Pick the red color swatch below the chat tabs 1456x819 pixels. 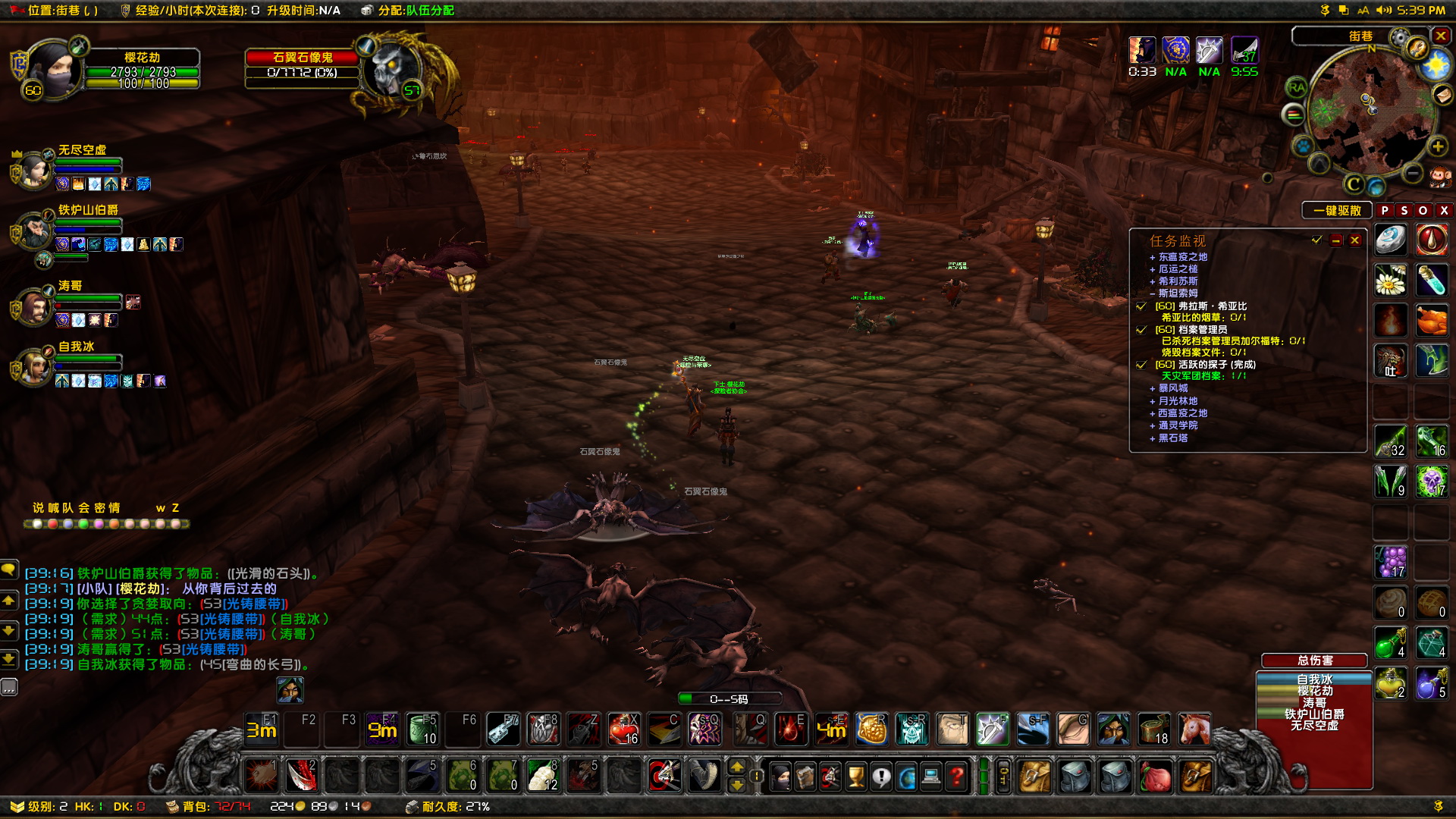pos(52,523)
